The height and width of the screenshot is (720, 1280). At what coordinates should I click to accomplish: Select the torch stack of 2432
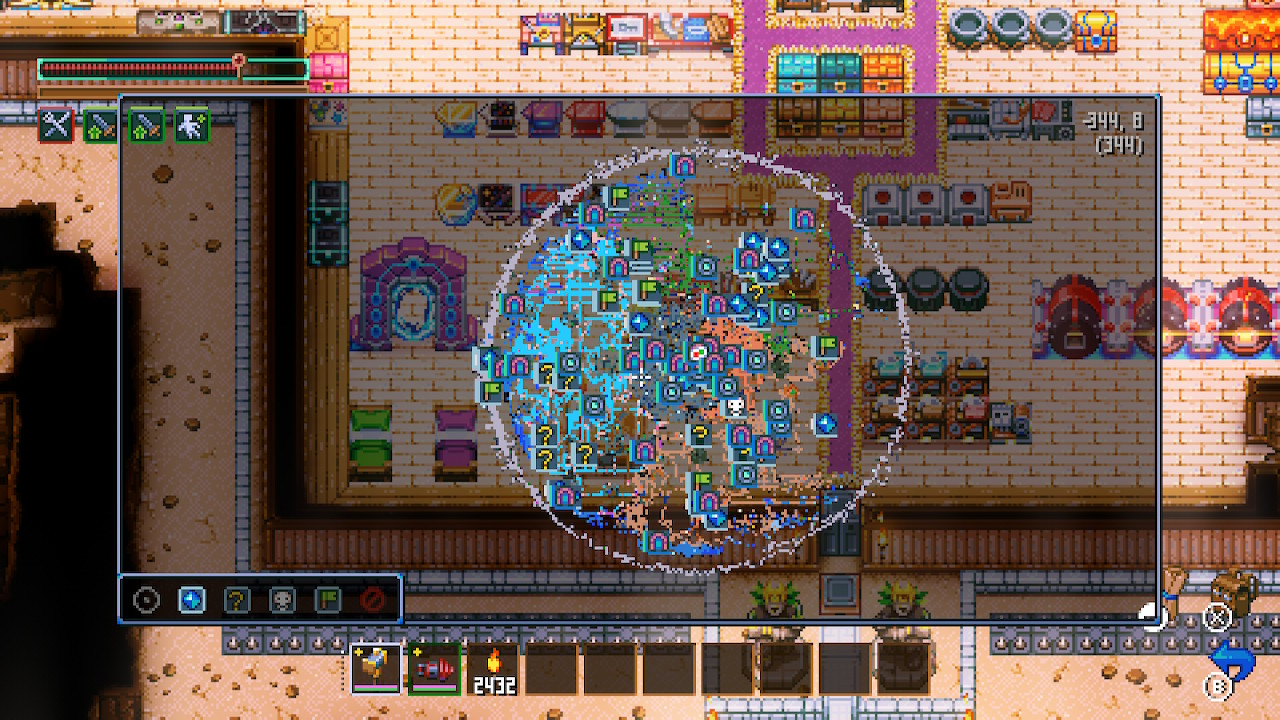pyautogui.click(x=493, y=668)
